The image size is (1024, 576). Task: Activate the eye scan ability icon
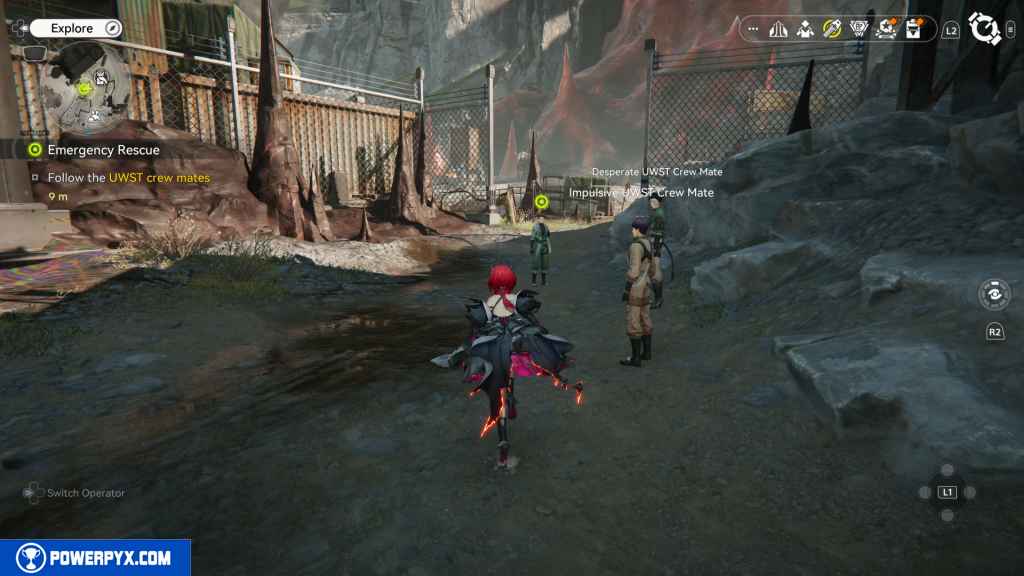point(993,295)
